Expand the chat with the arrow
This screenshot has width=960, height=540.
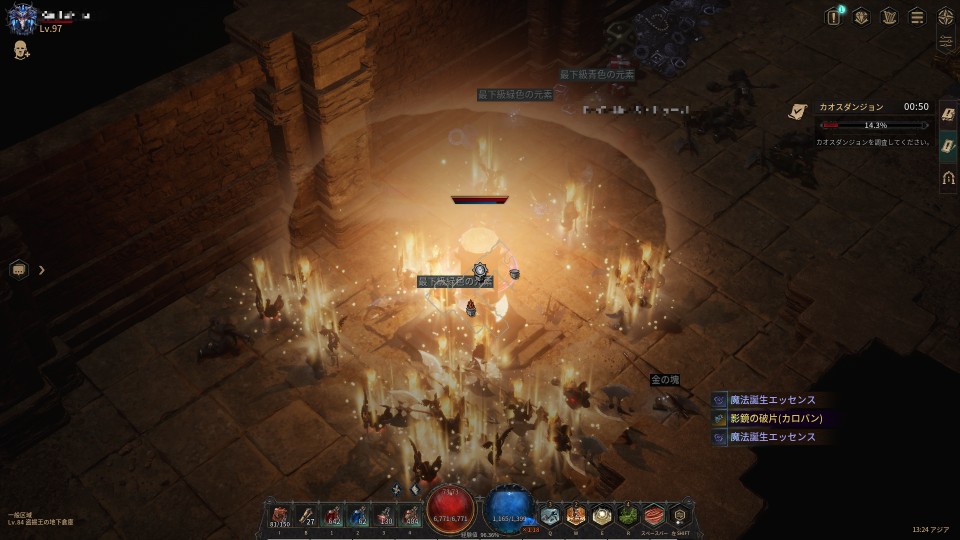click(42, 269)
